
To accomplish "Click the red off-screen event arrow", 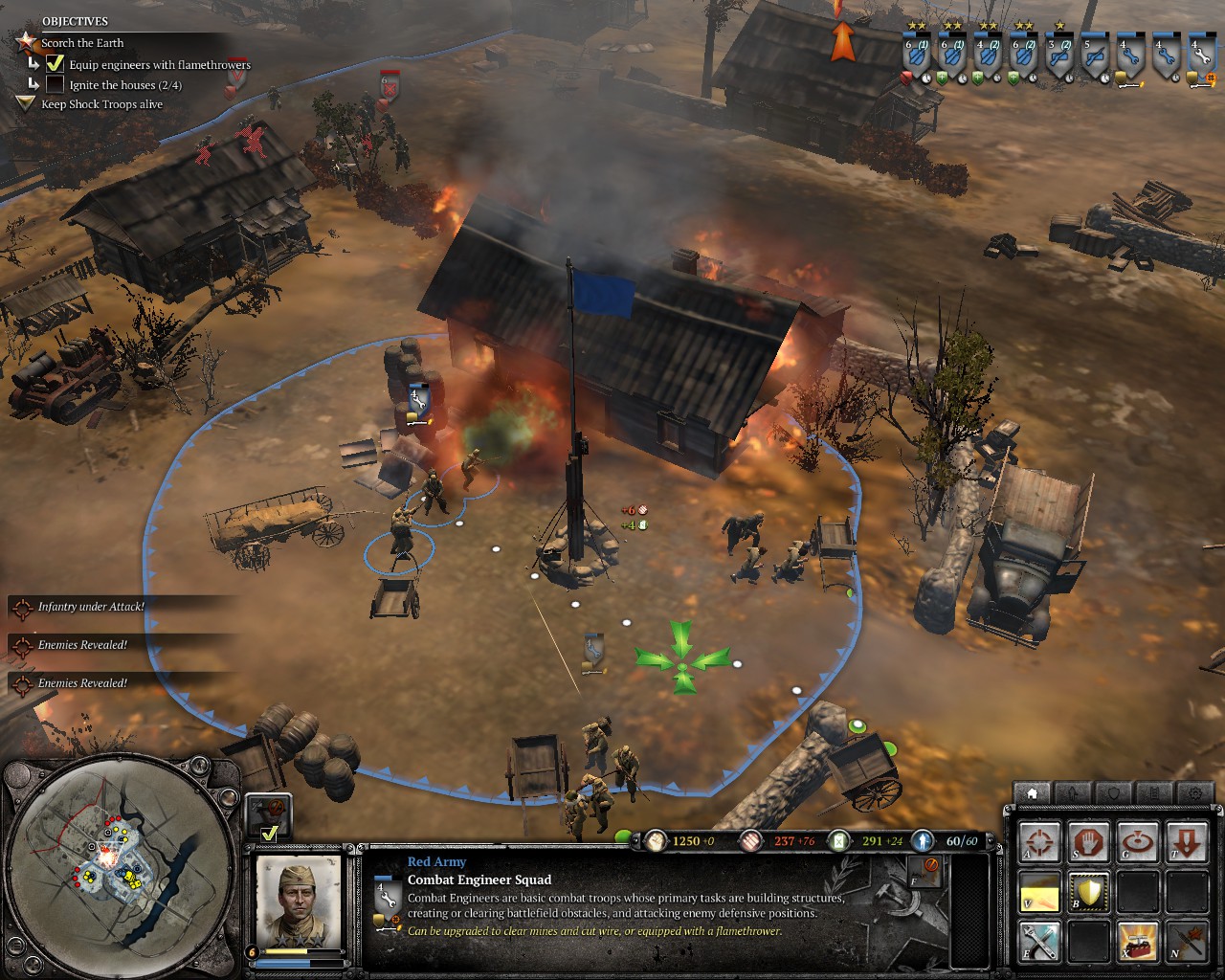I will [x=842, y=40].
